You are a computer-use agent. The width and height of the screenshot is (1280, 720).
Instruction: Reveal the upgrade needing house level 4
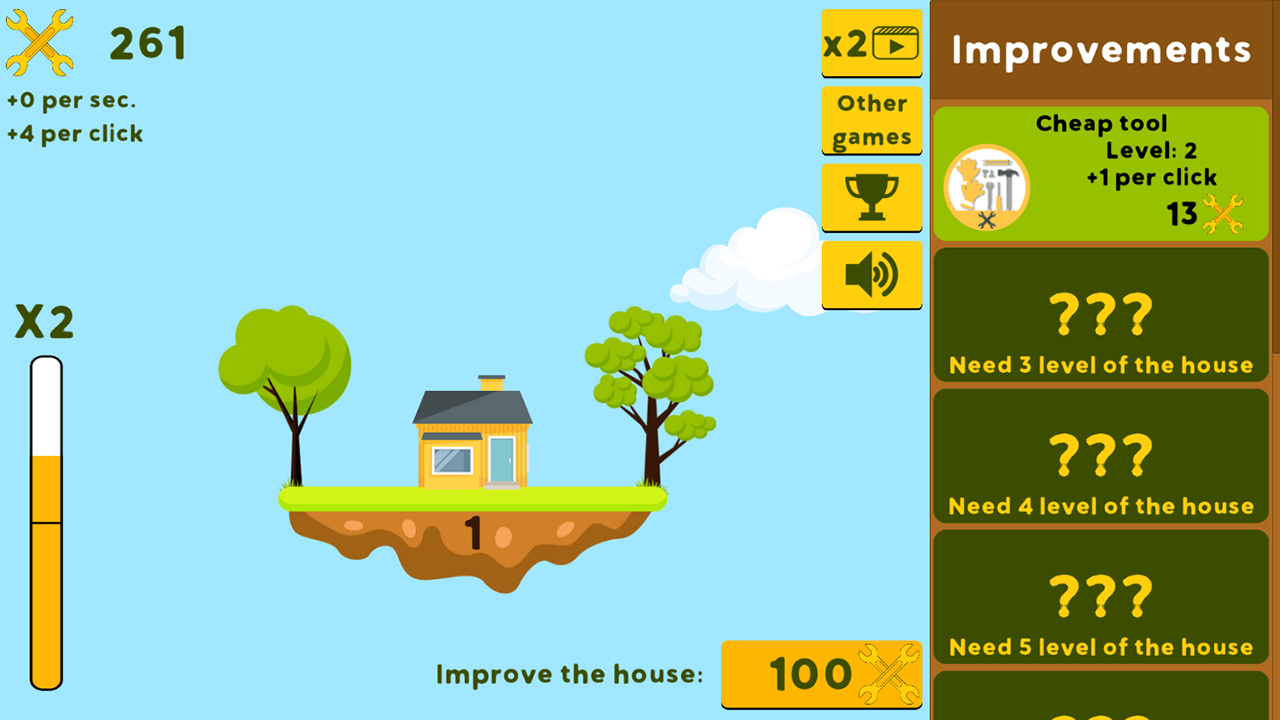coord(1100,456)
